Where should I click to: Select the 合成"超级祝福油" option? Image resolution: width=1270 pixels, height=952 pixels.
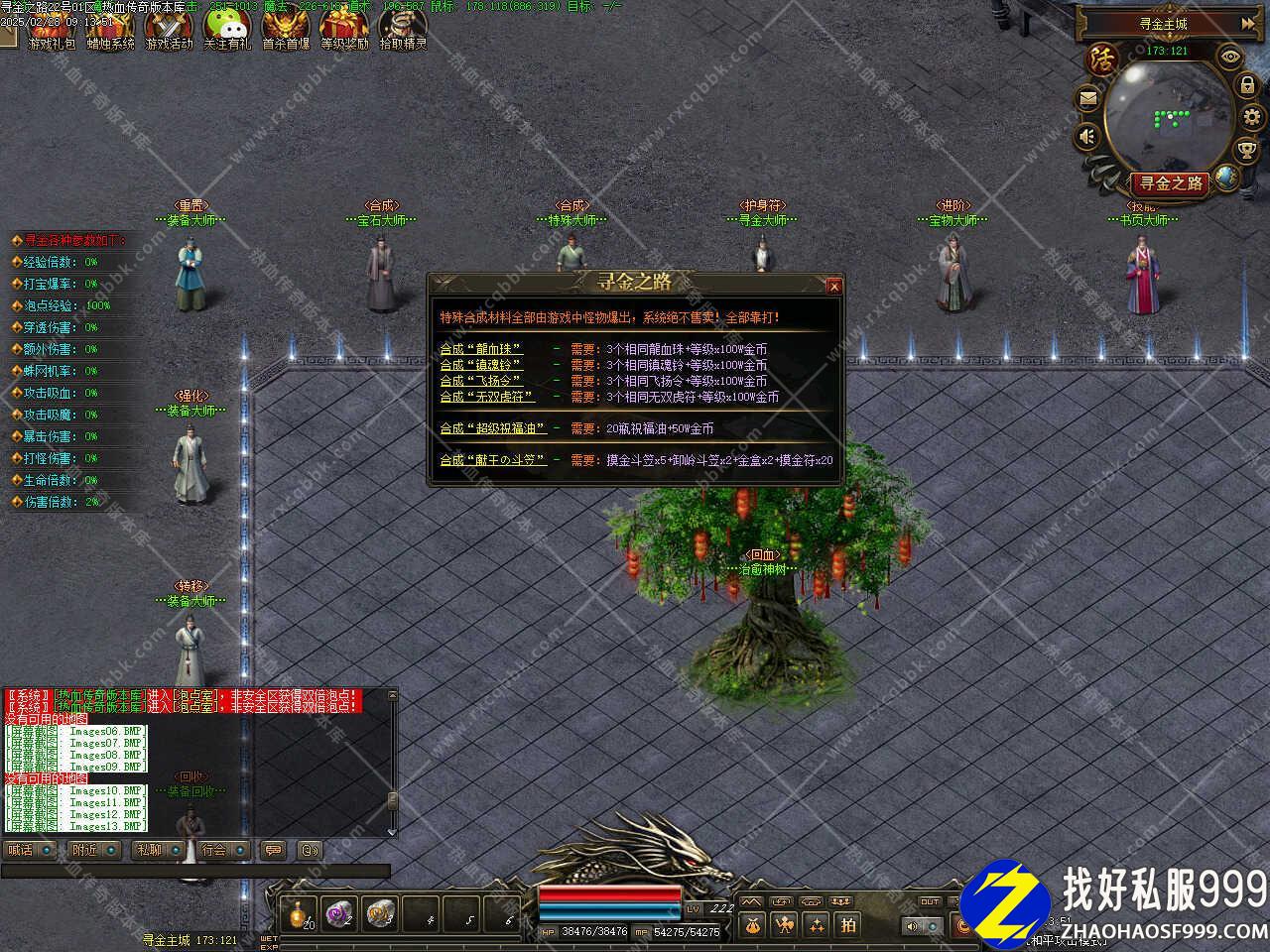[493, 428]
